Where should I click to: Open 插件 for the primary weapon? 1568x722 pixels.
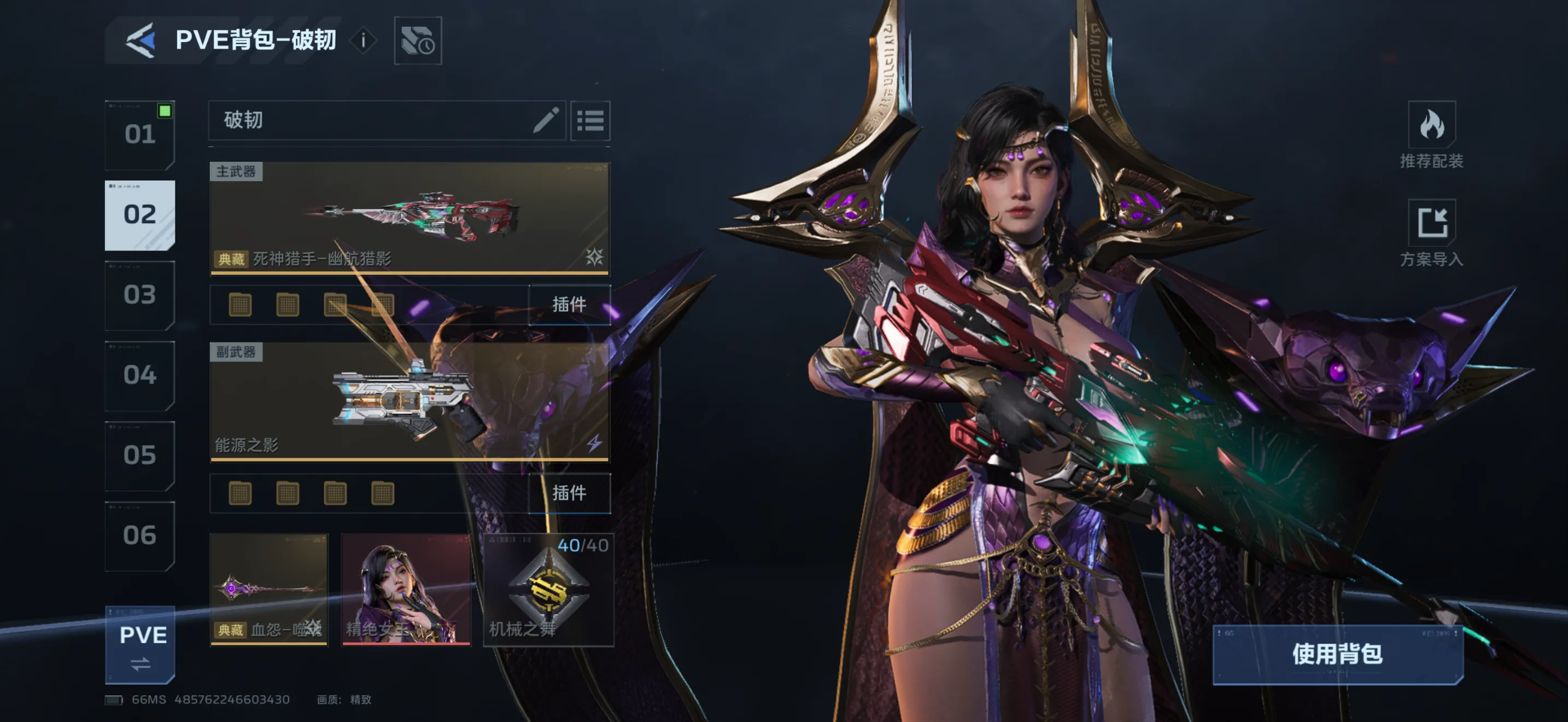click(x=569, y=304)
